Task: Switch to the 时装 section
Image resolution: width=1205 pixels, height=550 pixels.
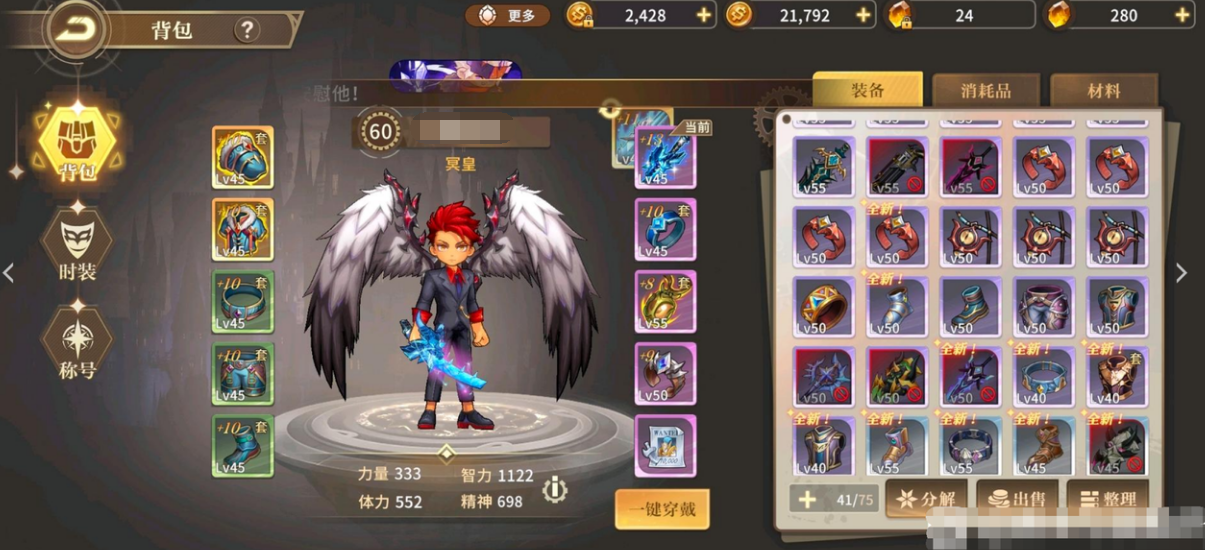Action: coord(77,245)
